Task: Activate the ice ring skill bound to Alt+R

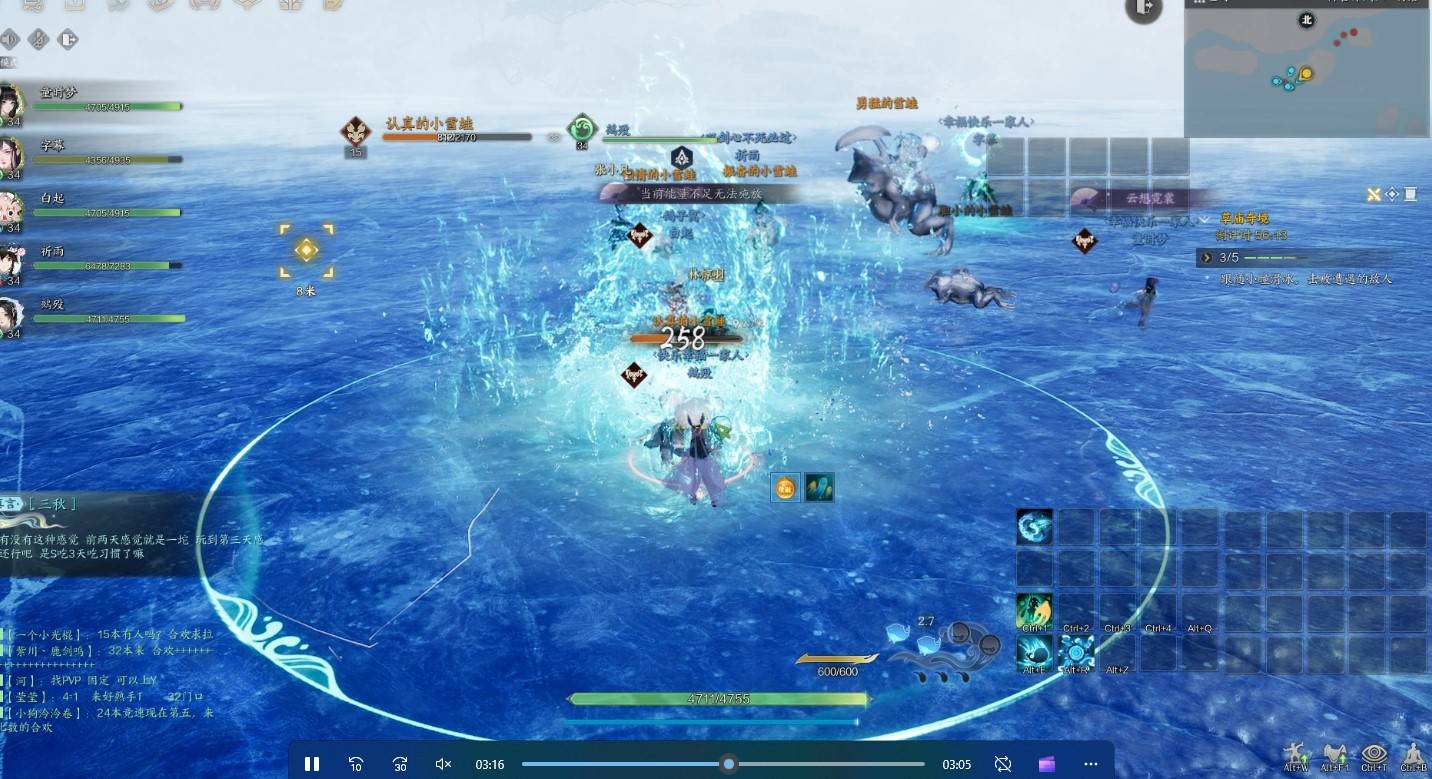Action: [1076, 653]
